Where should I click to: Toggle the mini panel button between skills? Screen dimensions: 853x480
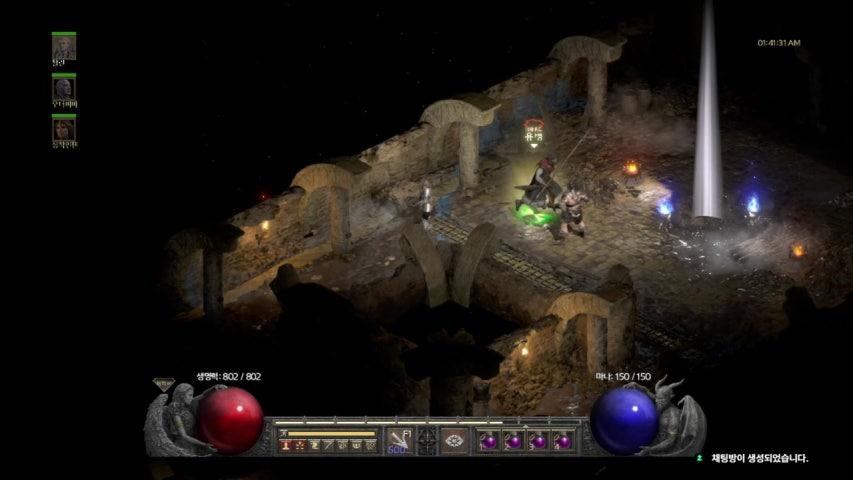click(x=427, y=440)
